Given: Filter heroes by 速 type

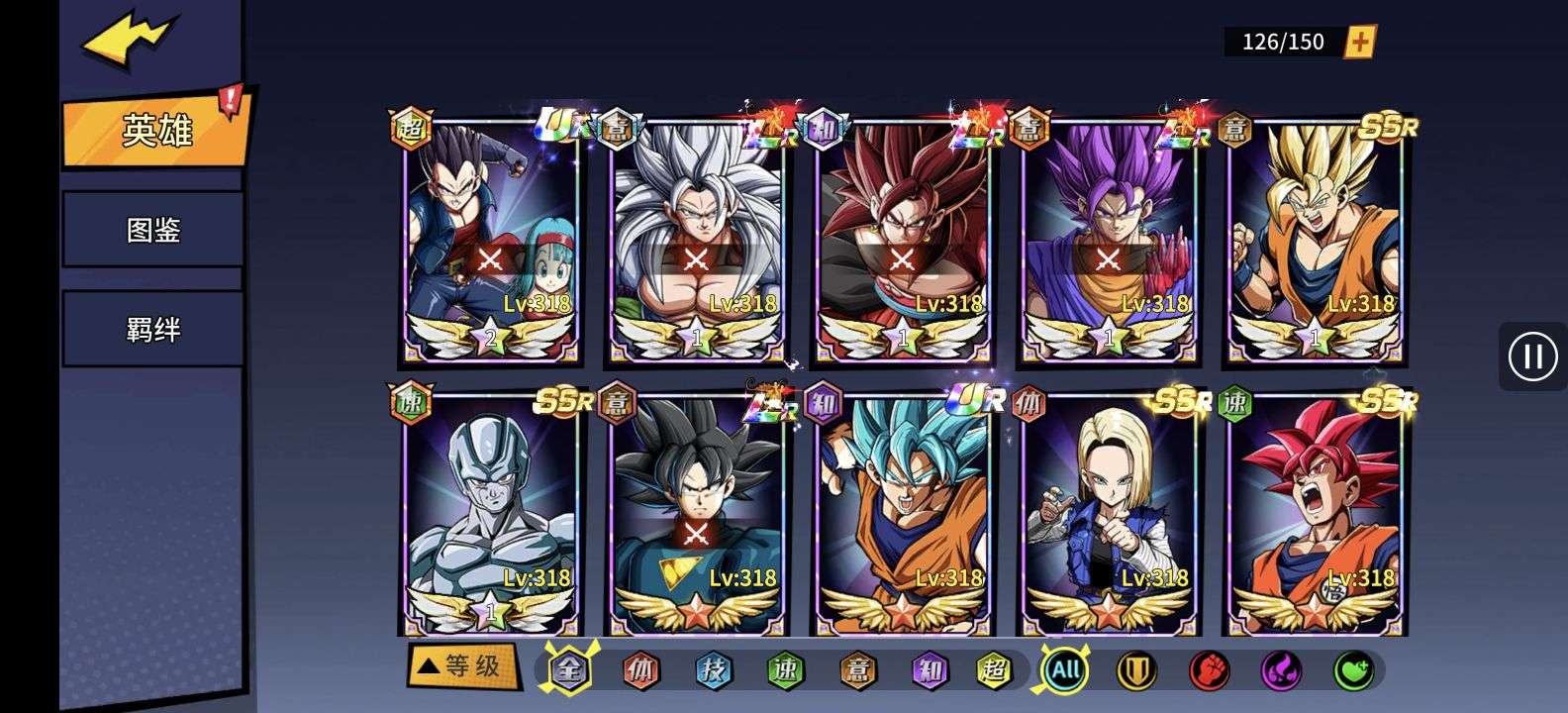Looking at the screenshot, I should tap(785, 670).
